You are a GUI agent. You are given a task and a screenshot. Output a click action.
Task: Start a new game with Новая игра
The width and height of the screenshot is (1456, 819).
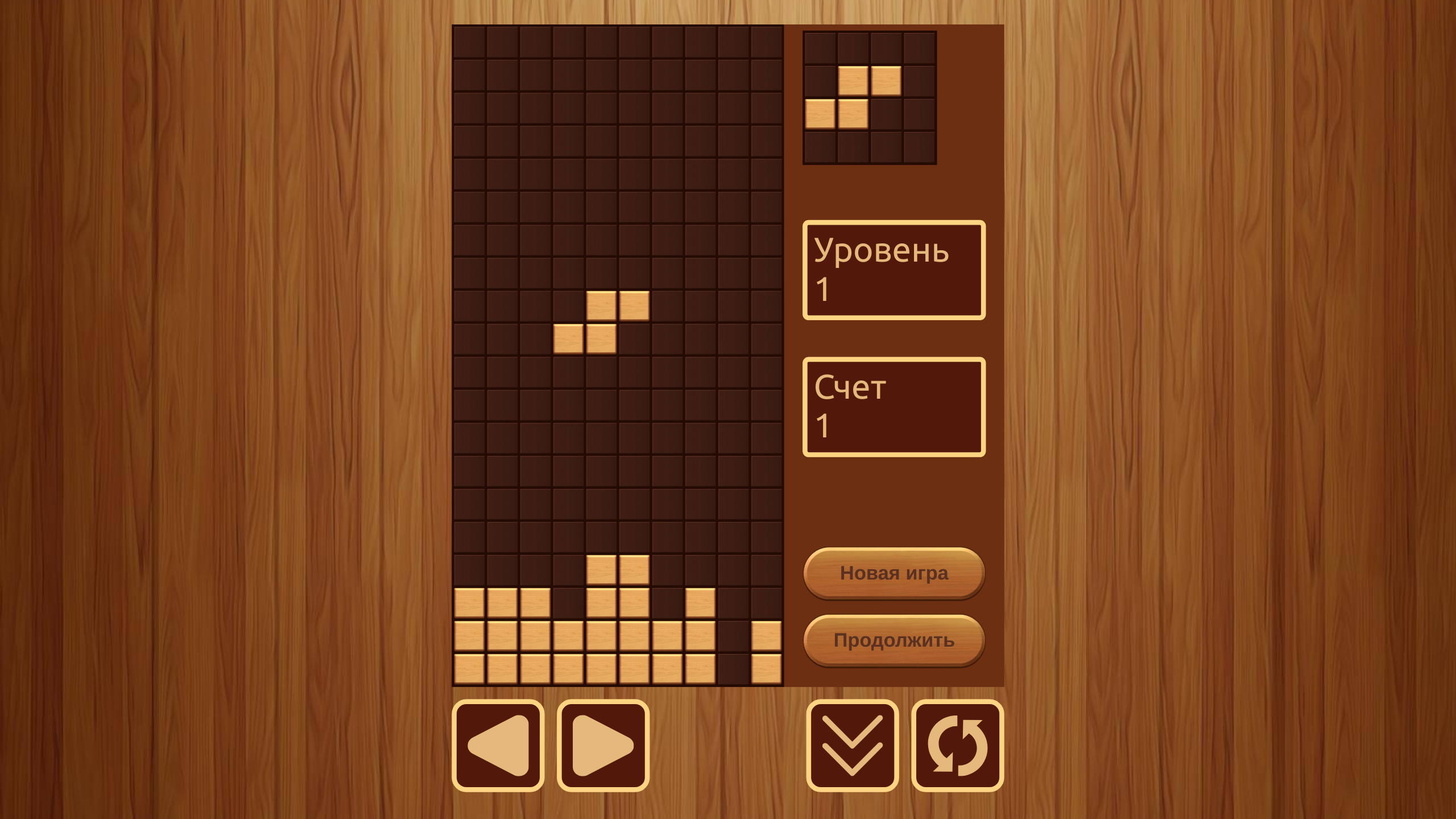893,573
